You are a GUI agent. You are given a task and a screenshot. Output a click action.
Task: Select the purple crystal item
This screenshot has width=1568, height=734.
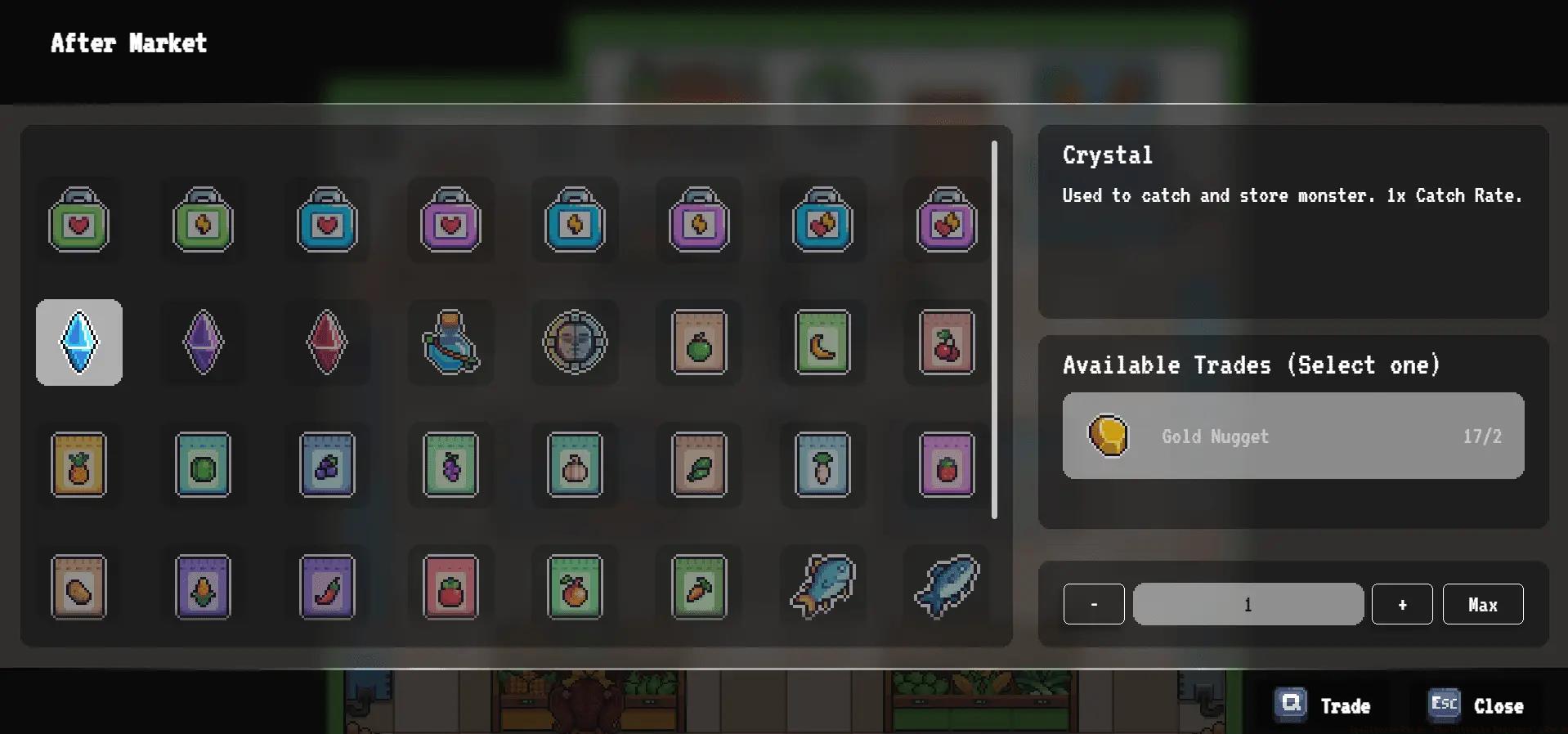[x=203, y=342]
